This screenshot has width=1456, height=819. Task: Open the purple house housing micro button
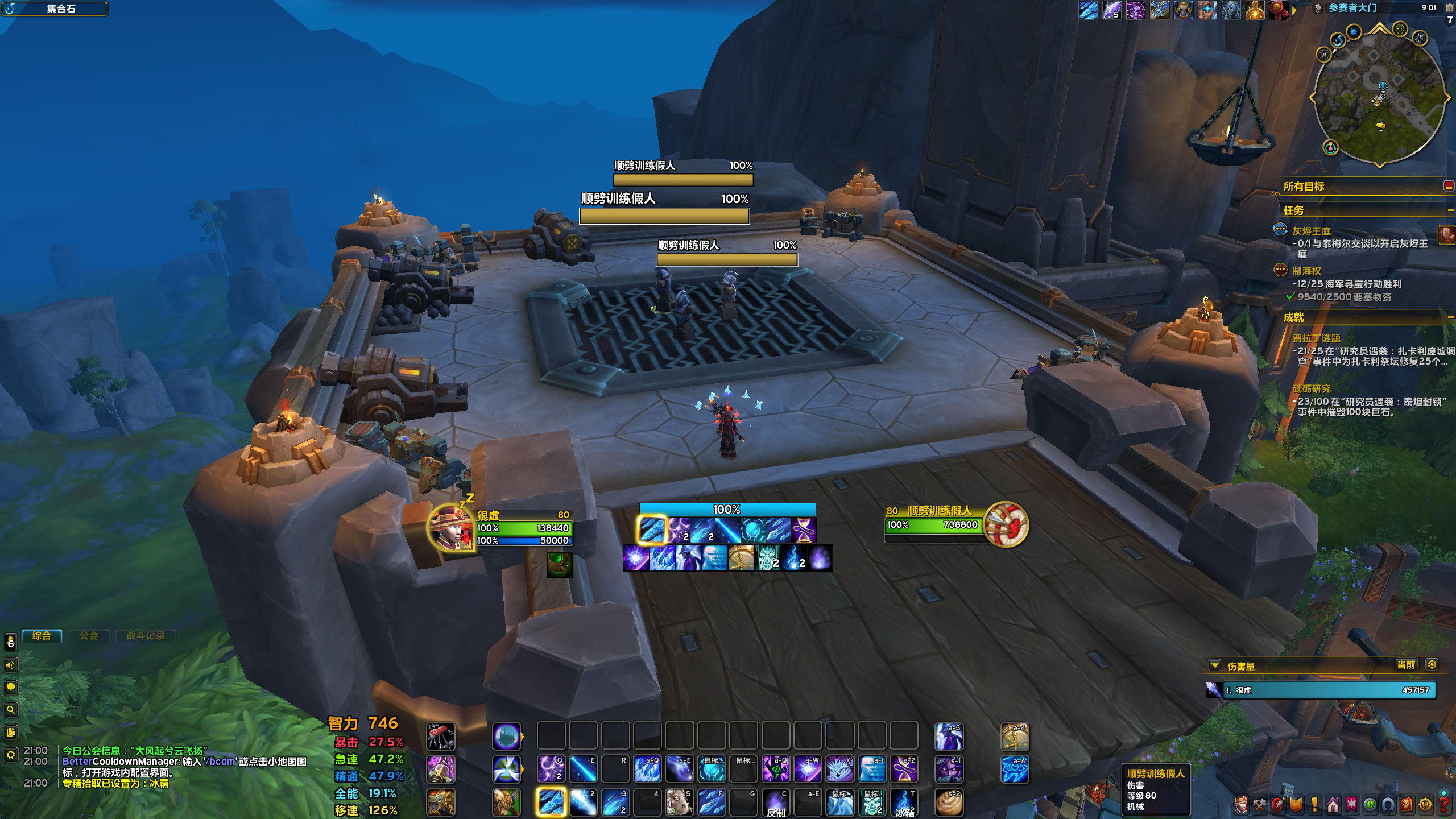click(1333, 805)
